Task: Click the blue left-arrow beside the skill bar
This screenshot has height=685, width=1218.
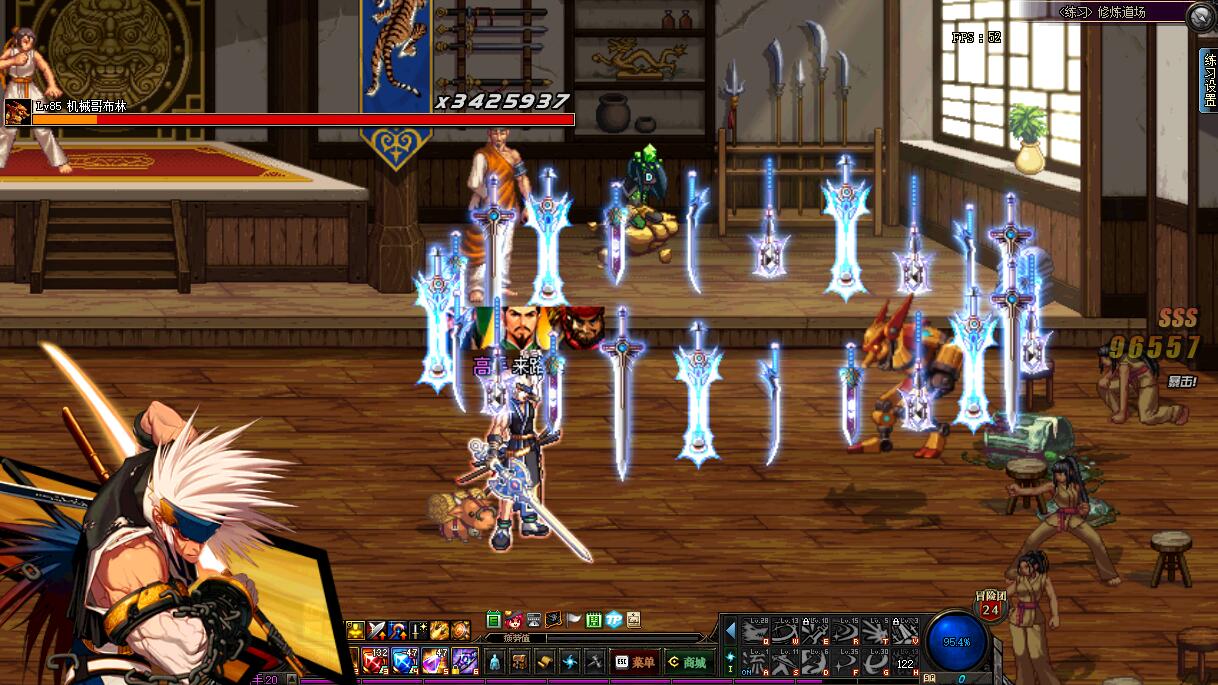Action: (730, 630)
